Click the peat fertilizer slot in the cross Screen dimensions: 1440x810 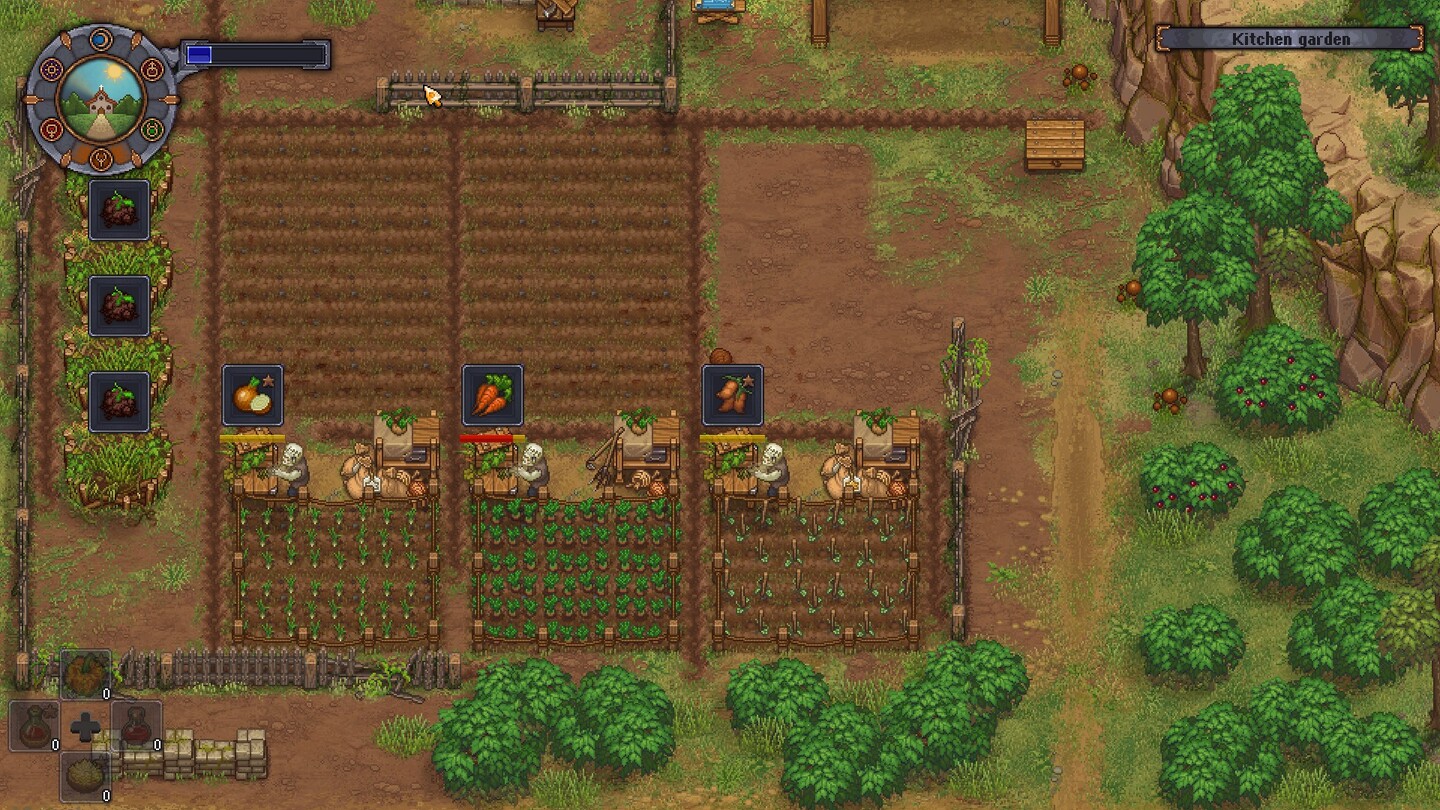[85, 772]
